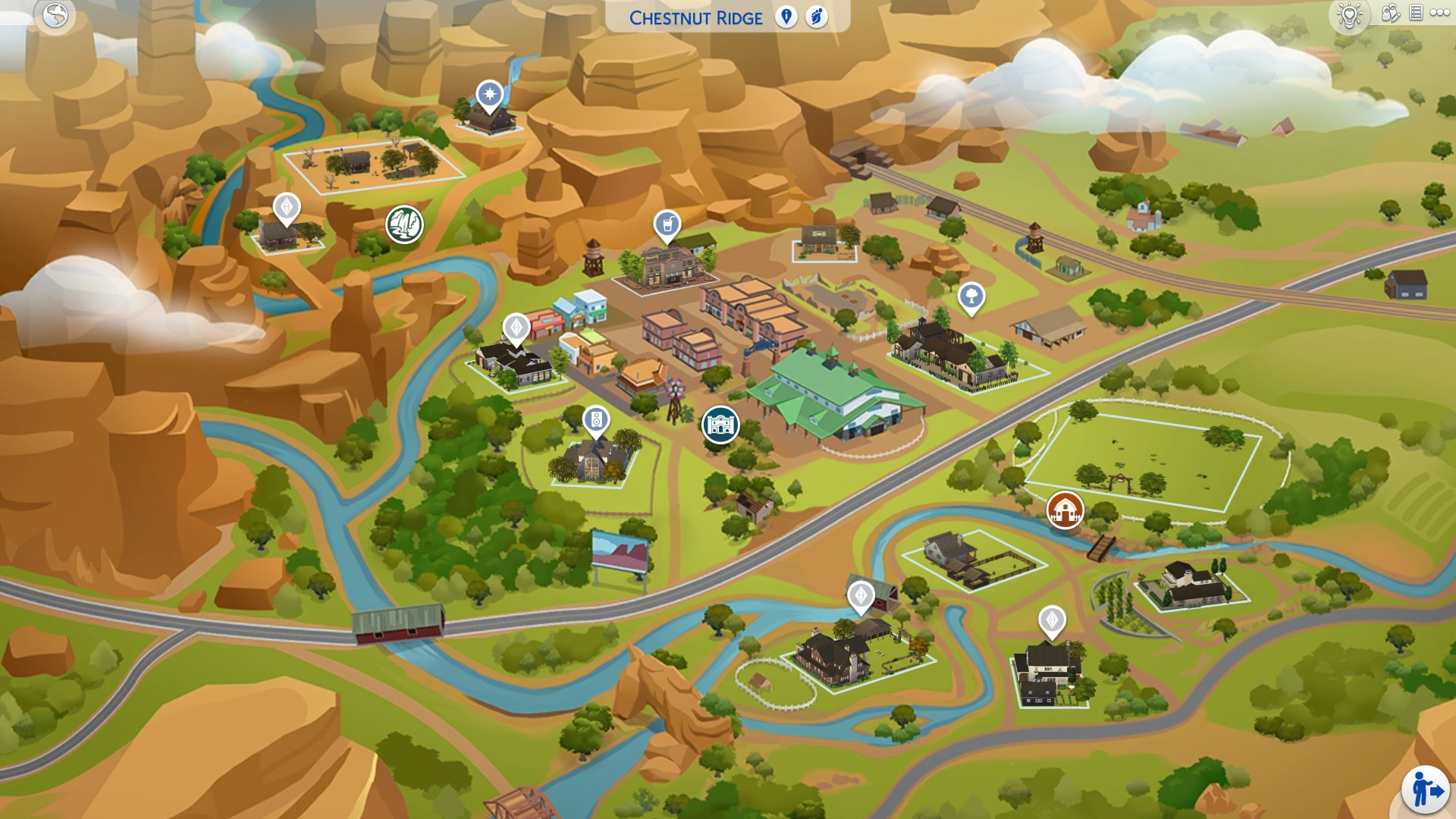Click the abandoned homestead lot on the mesa
This screenshot has width=1456, height=819.
pos(364,163)
